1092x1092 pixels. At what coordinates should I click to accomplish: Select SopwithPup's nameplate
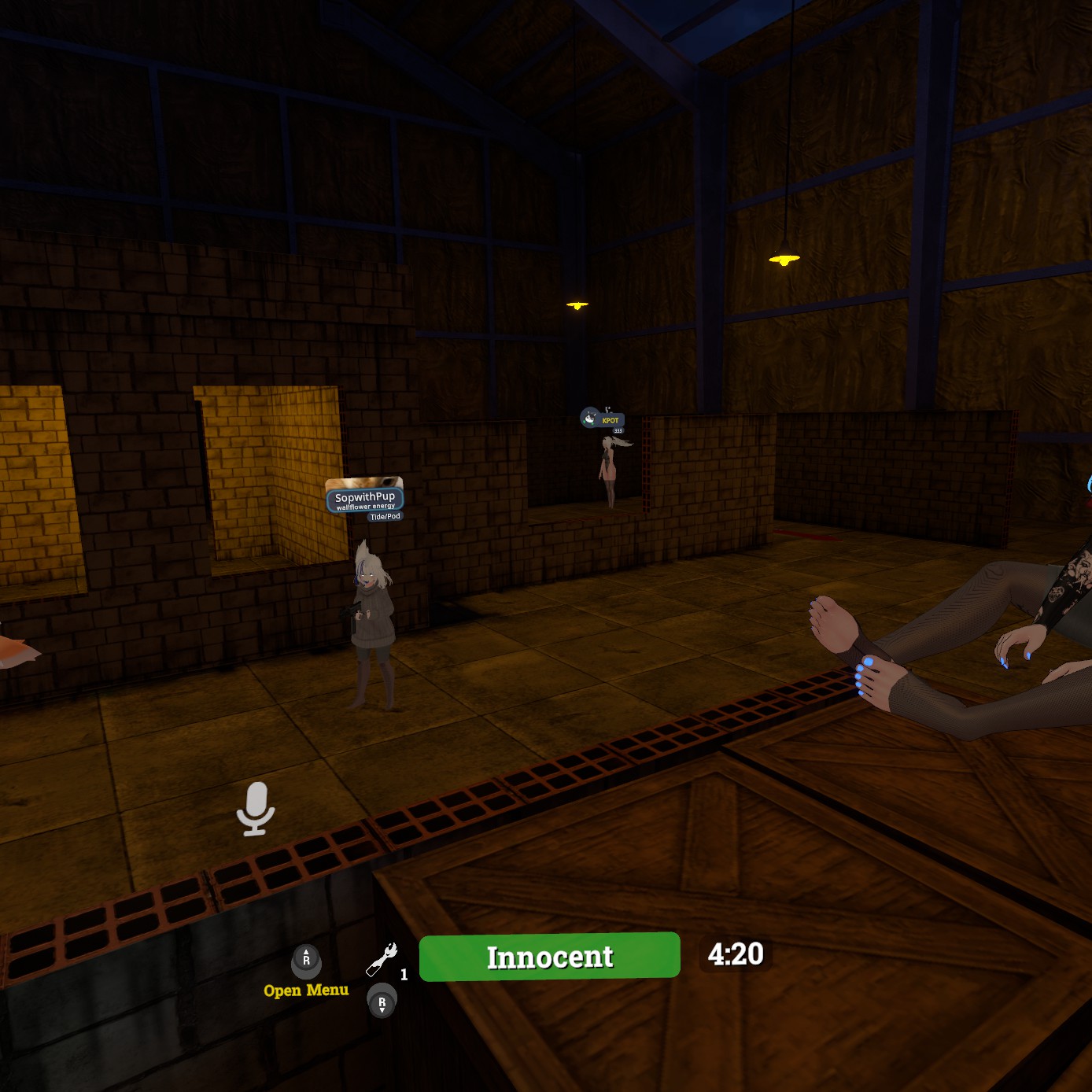(x=365, y=499)
